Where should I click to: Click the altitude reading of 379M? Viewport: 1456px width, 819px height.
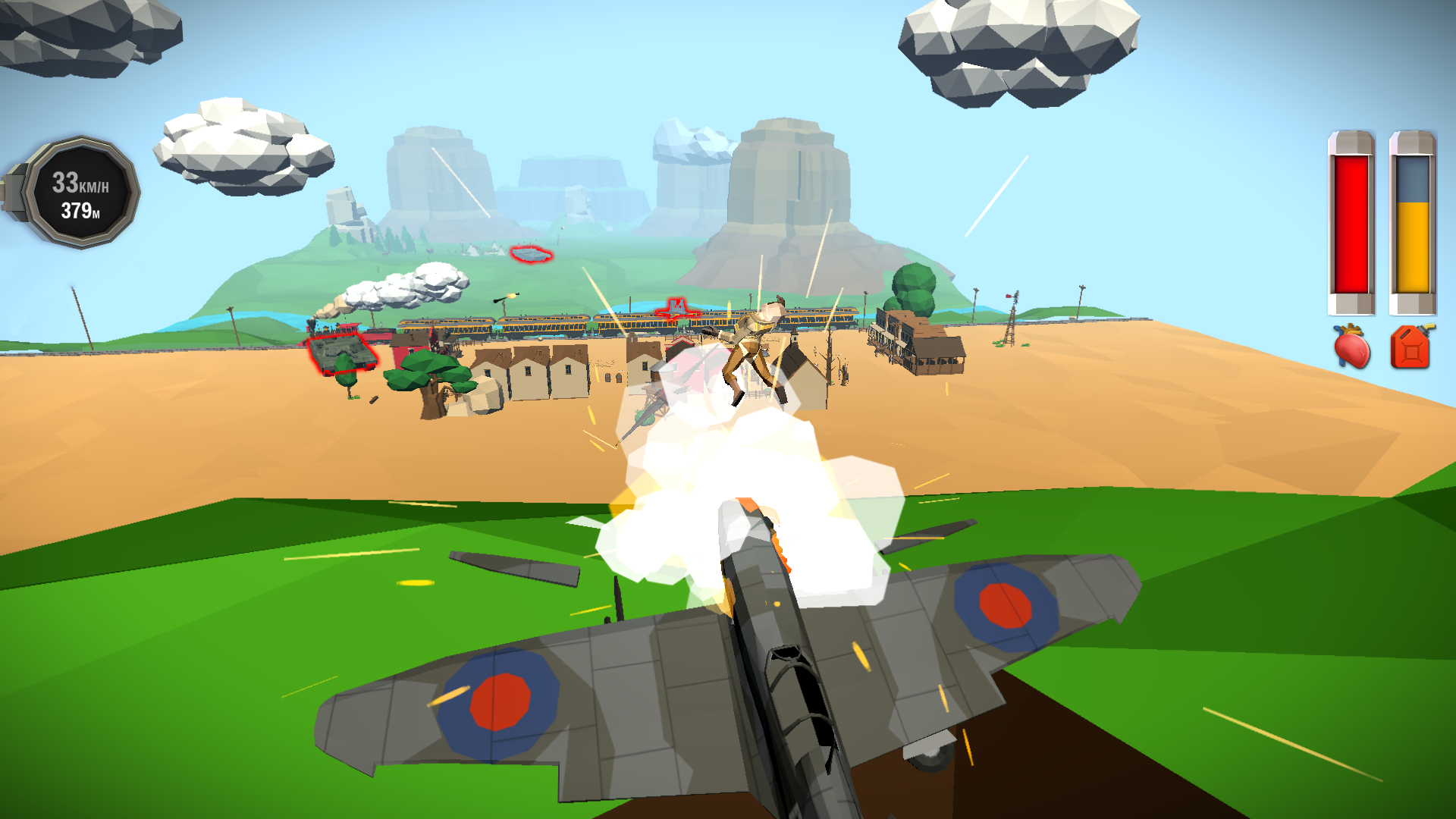pyautogui.click(x=78, y=213)
